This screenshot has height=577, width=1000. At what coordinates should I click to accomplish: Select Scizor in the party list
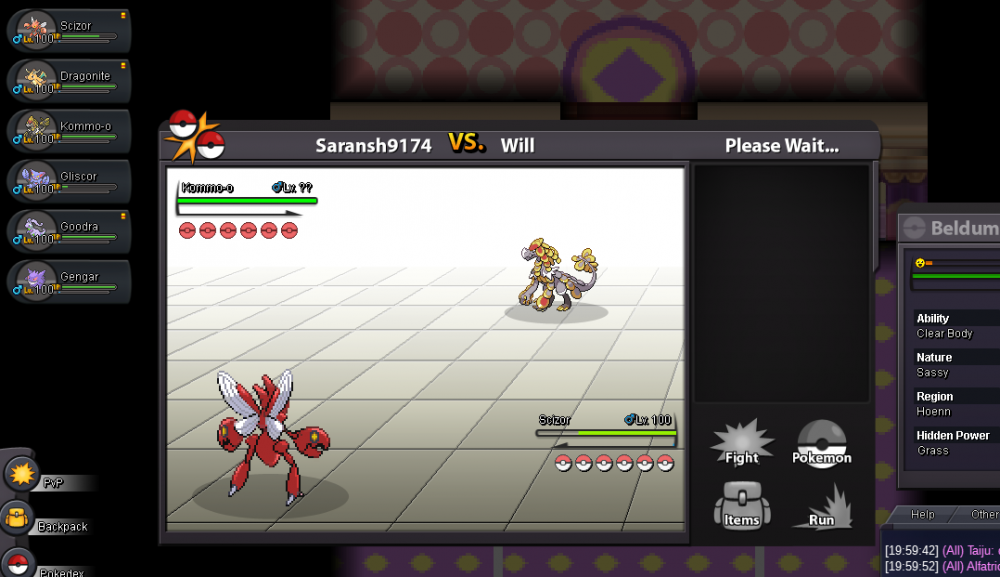coord(70,30)
